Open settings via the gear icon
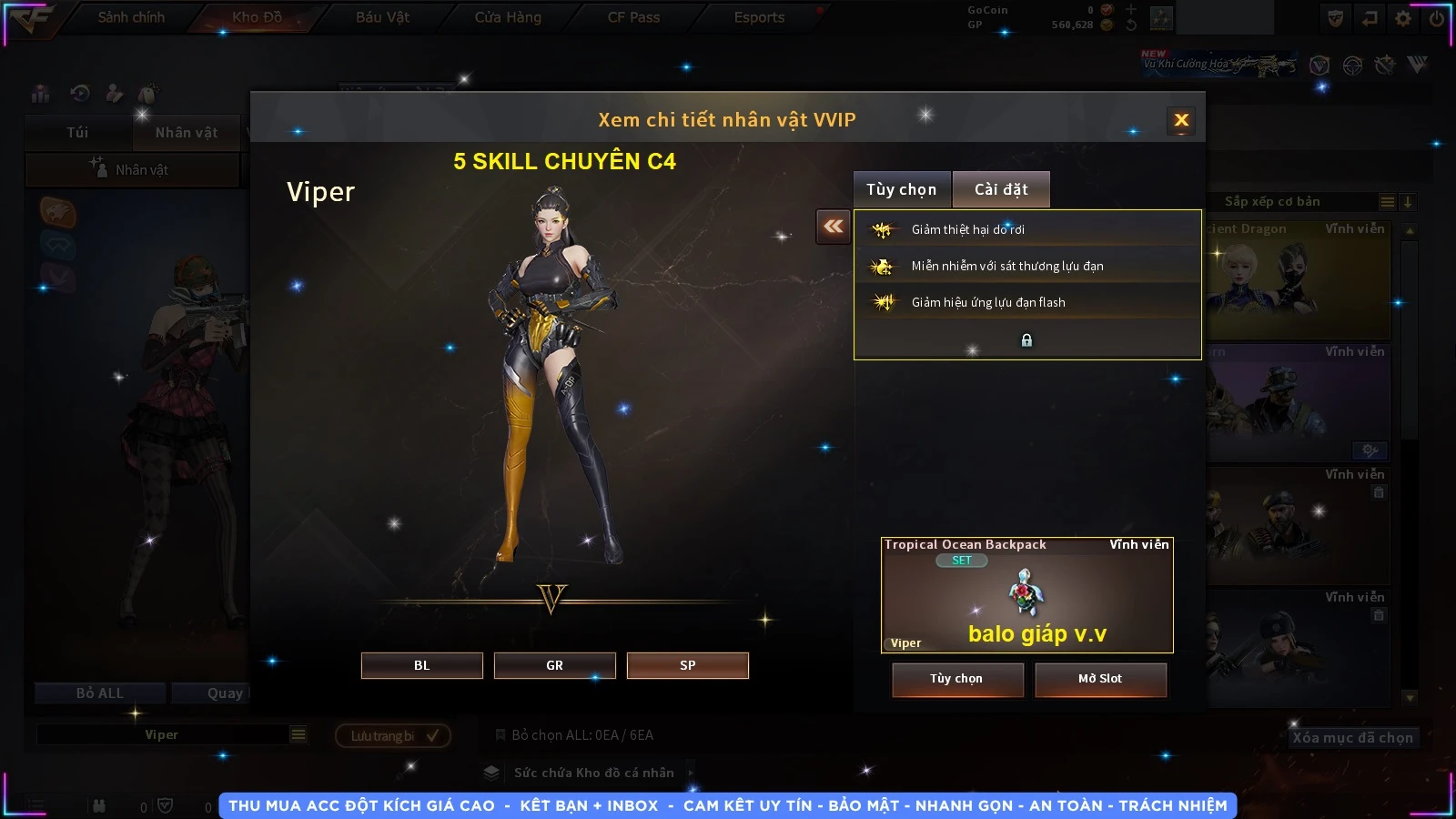The width and height of the screenshot is (1456, 819). (x=1403, y=18)
